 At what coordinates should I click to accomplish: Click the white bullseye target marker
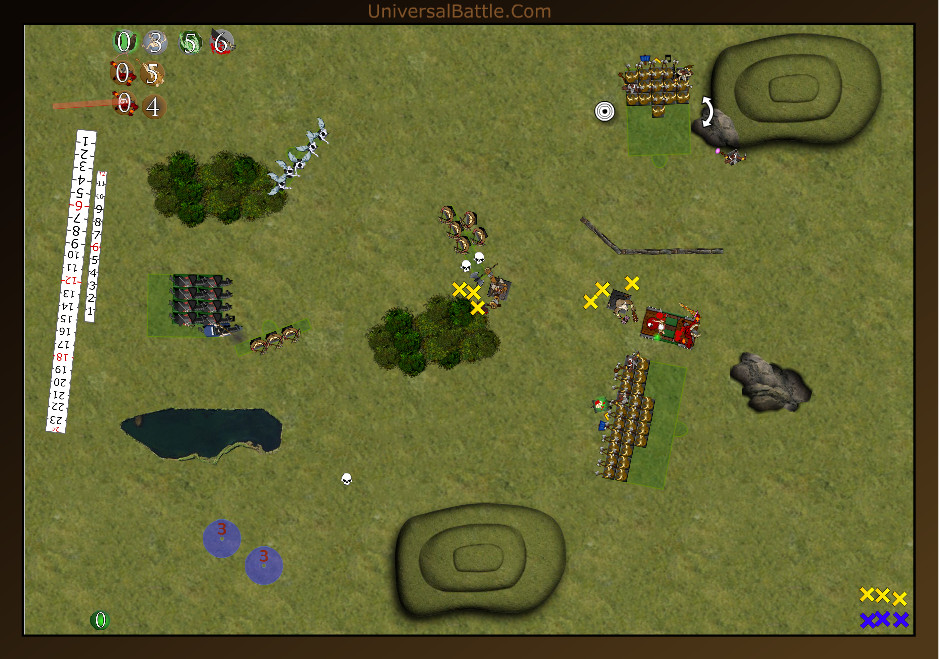click(x=604, y=111)
